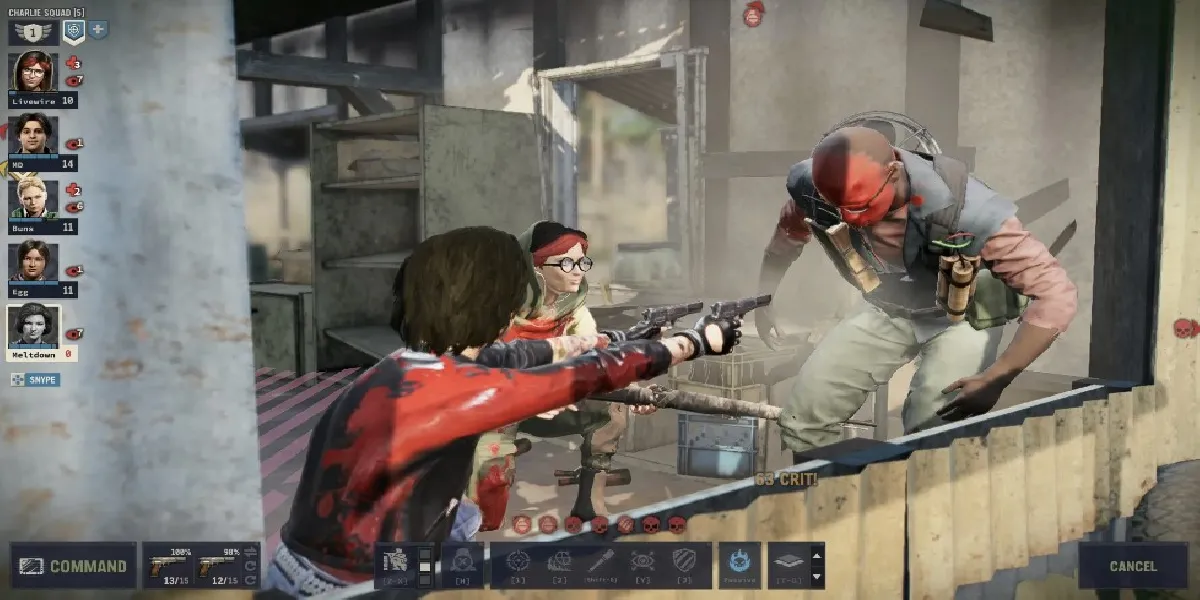Click the squad 1 winged badge
The height and width of the screenshot is (600, 1200).
tap(33, 32)
